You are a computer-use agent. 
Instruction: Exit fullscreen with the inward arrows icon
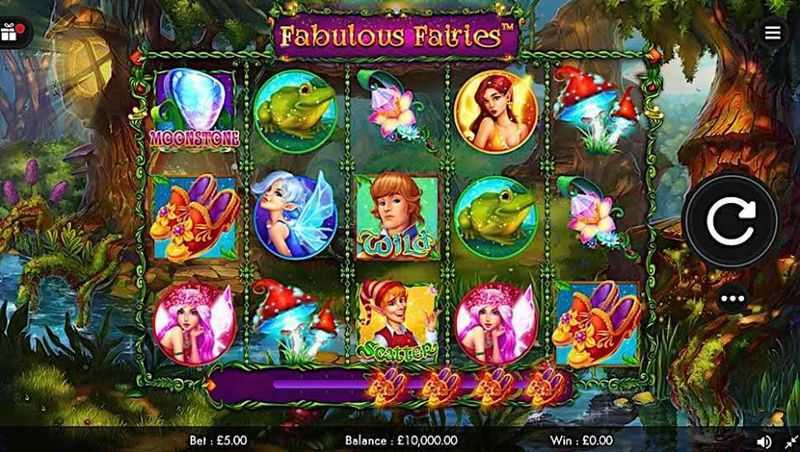(x=788, y=440)
